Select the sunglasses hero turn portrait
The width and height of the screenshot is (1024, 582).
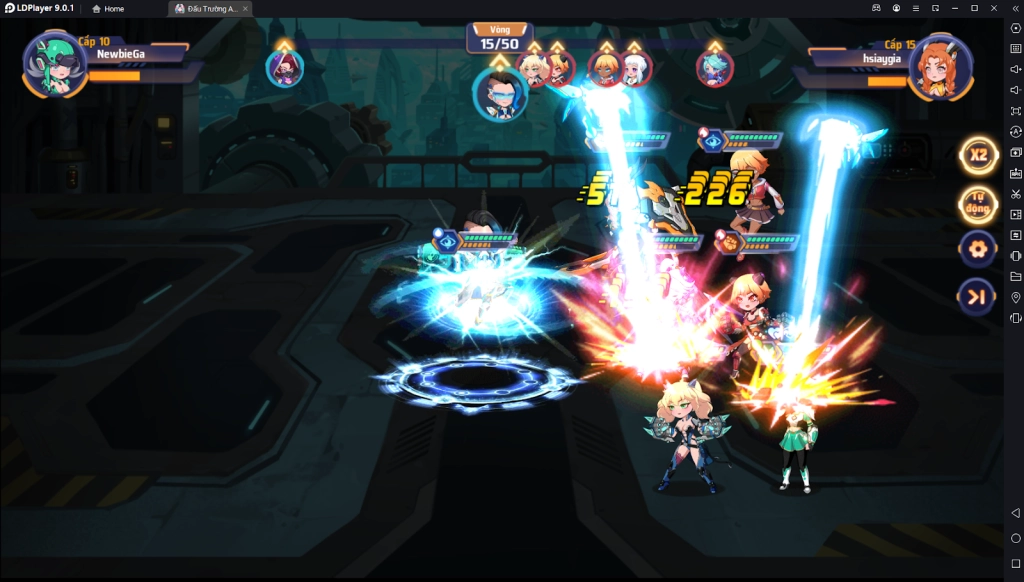coord(499,95)
